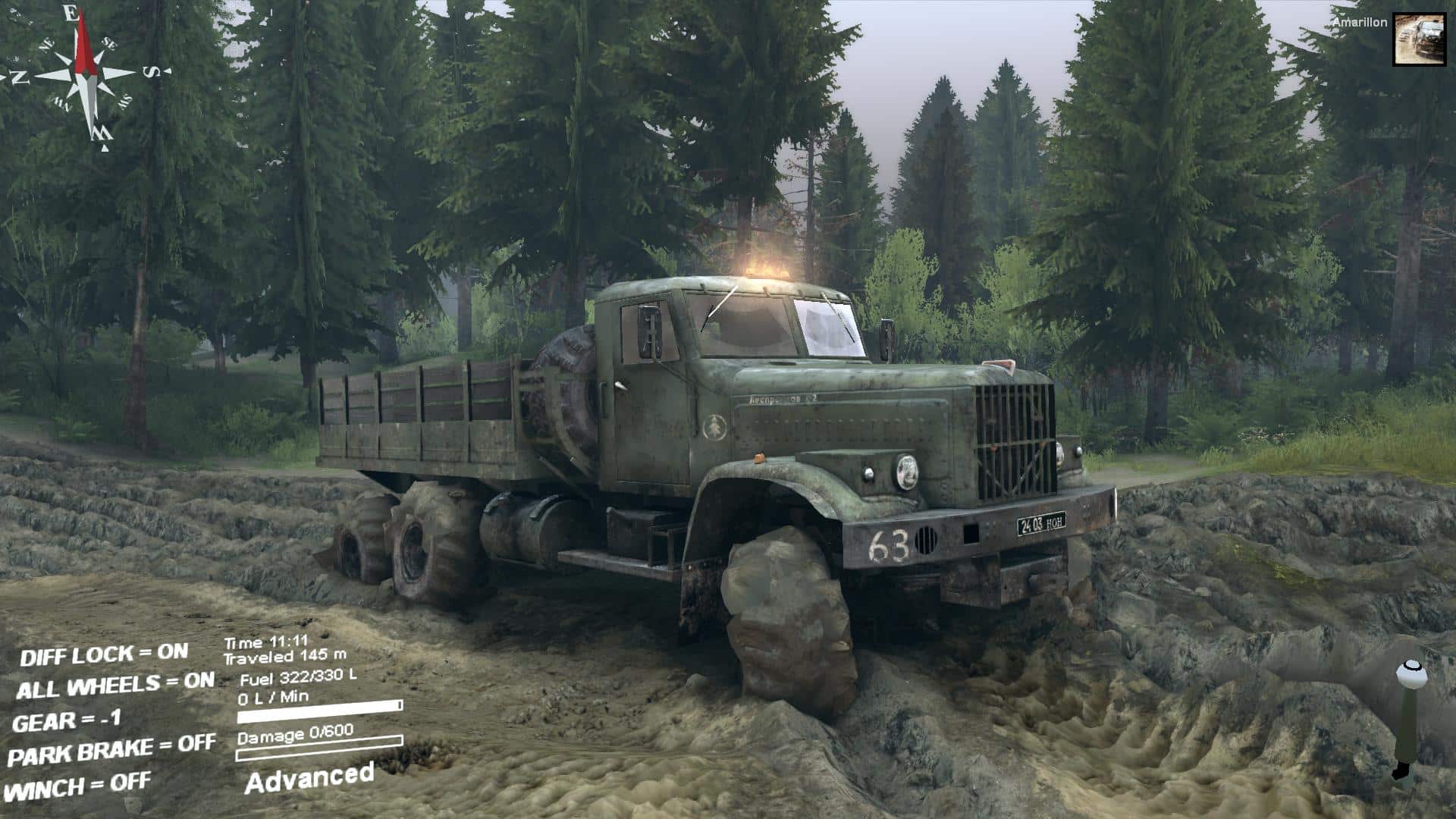Click the Advanced button
Image resolution: width=1456 pixels, height=819 pixels.
point(309,778)
